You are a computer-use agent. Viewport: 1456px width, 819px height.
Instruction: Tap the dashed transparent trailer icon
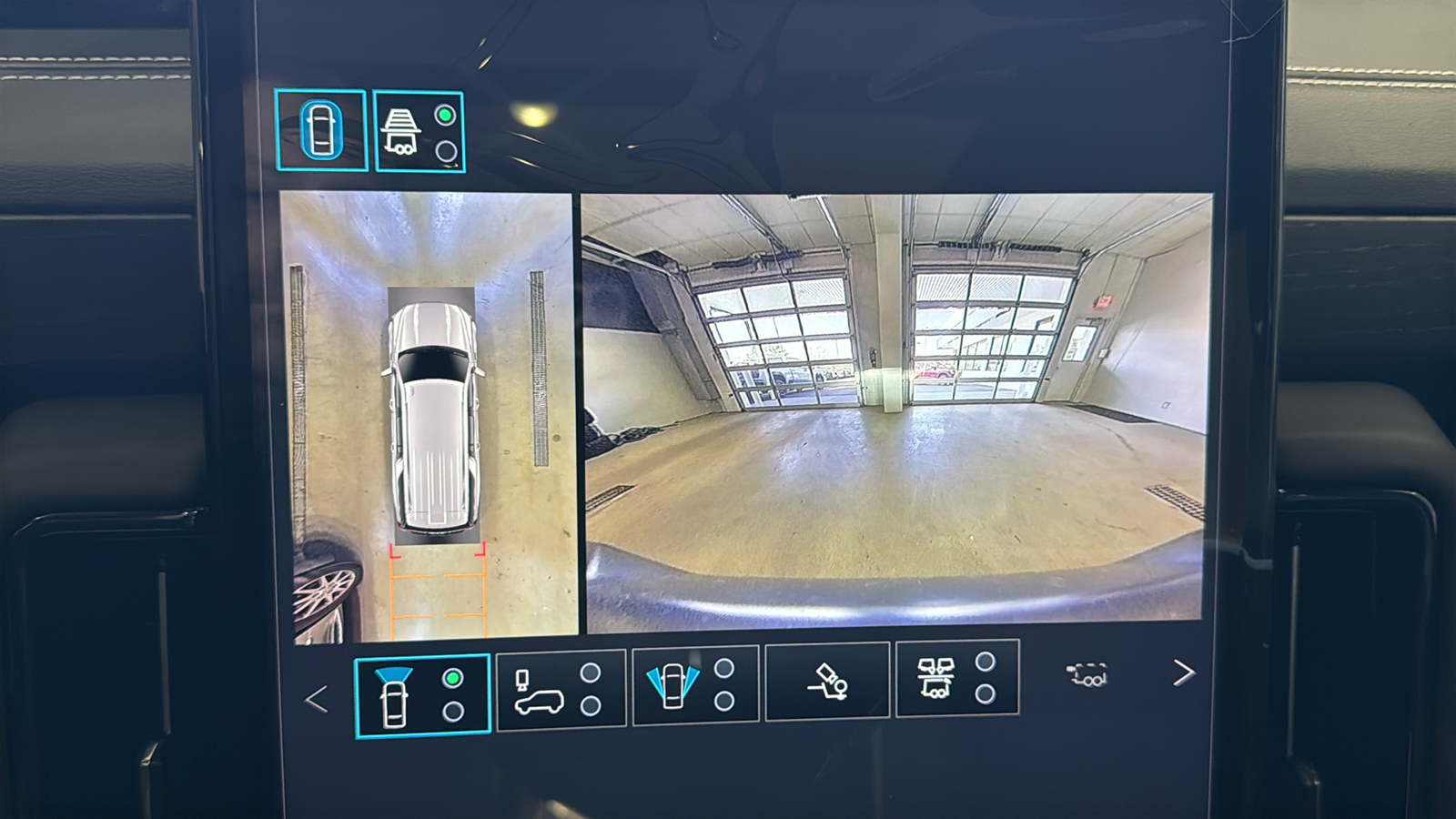pos(1087,675)
